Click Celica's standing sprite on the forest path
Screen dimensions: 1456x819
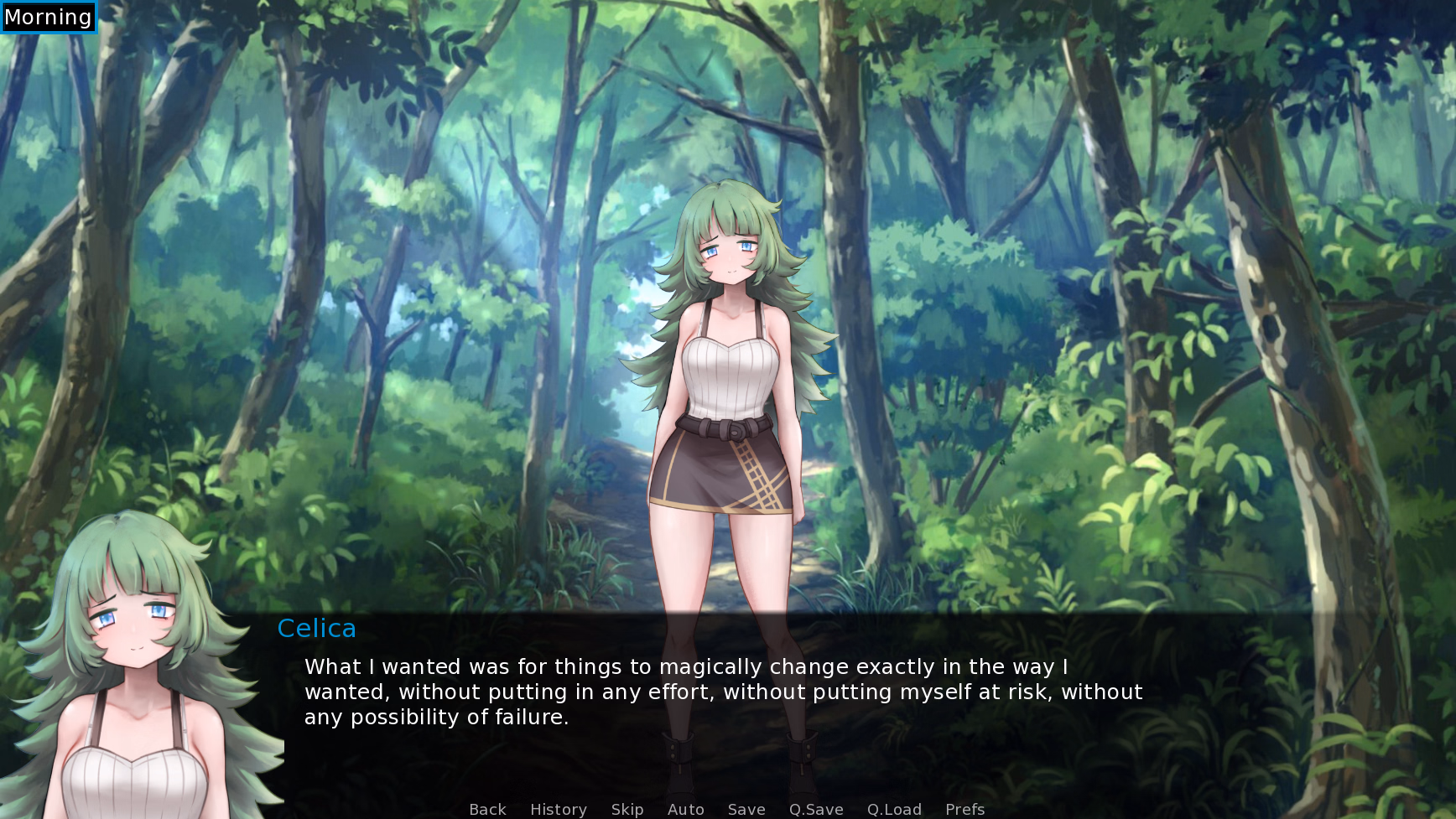pyautogui.click(x=732, y=377)
